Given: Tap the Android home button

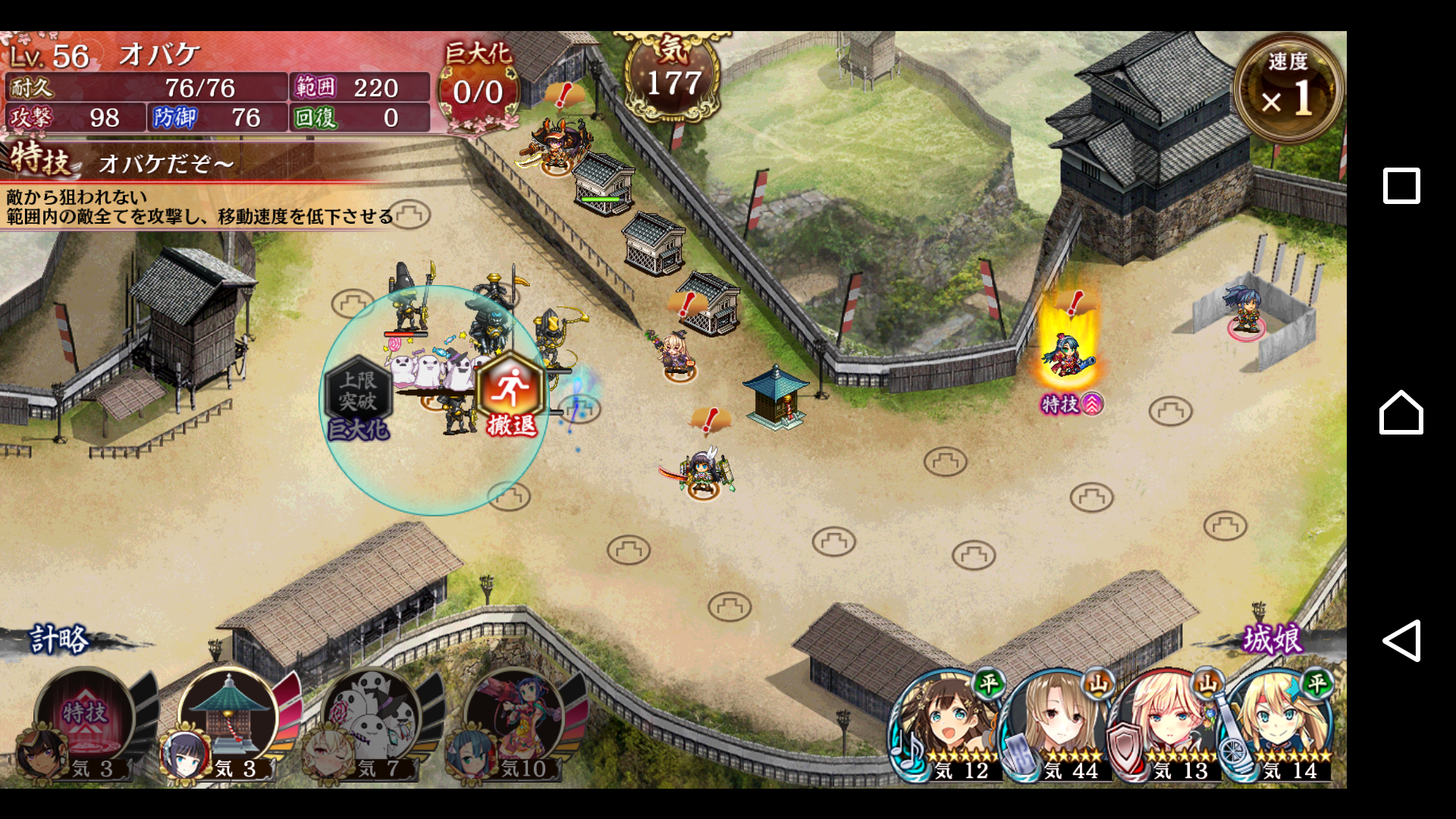Looking at the screenshot, I should (1401, 413).
